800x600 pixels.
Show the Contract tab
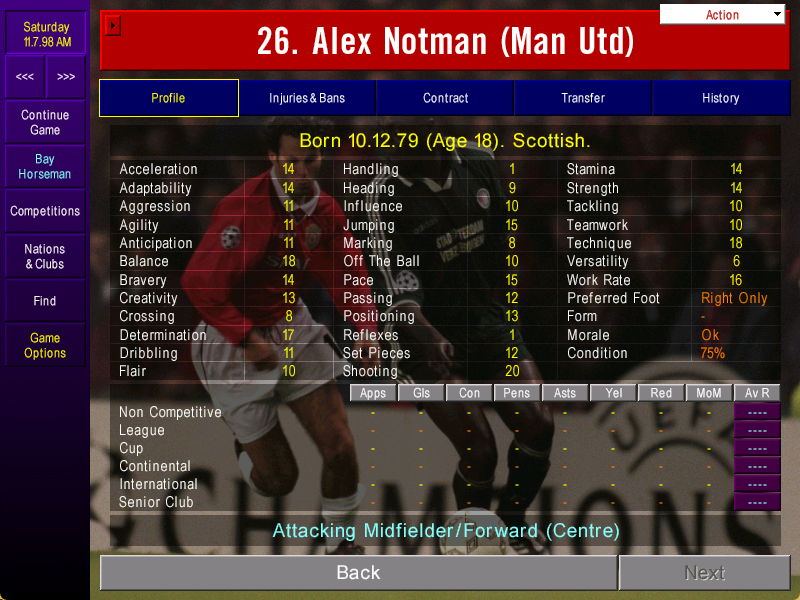click(x=445, y=98)
